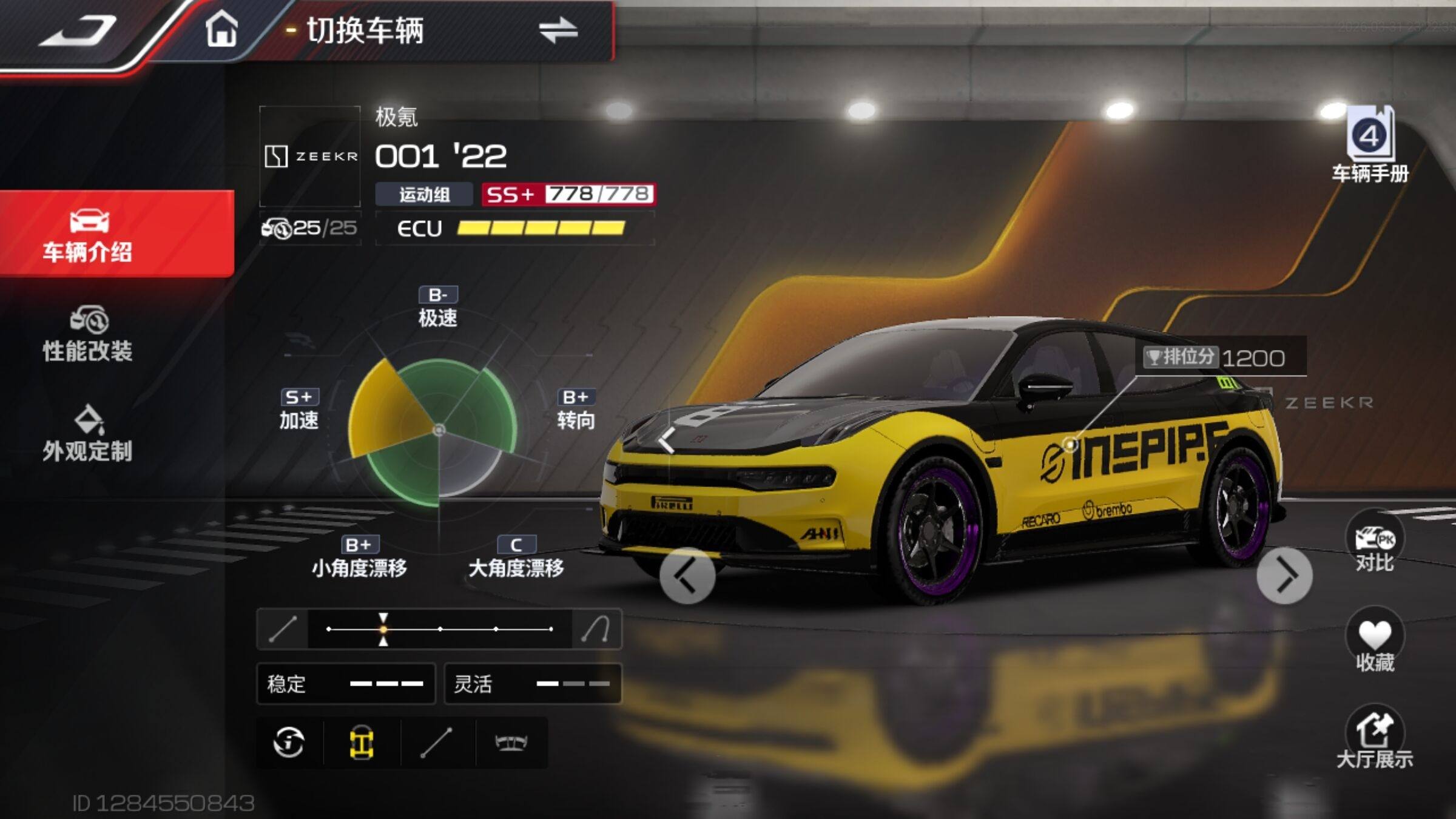Click the circular info icon
1456x819 pixels.
coord(289,743)
